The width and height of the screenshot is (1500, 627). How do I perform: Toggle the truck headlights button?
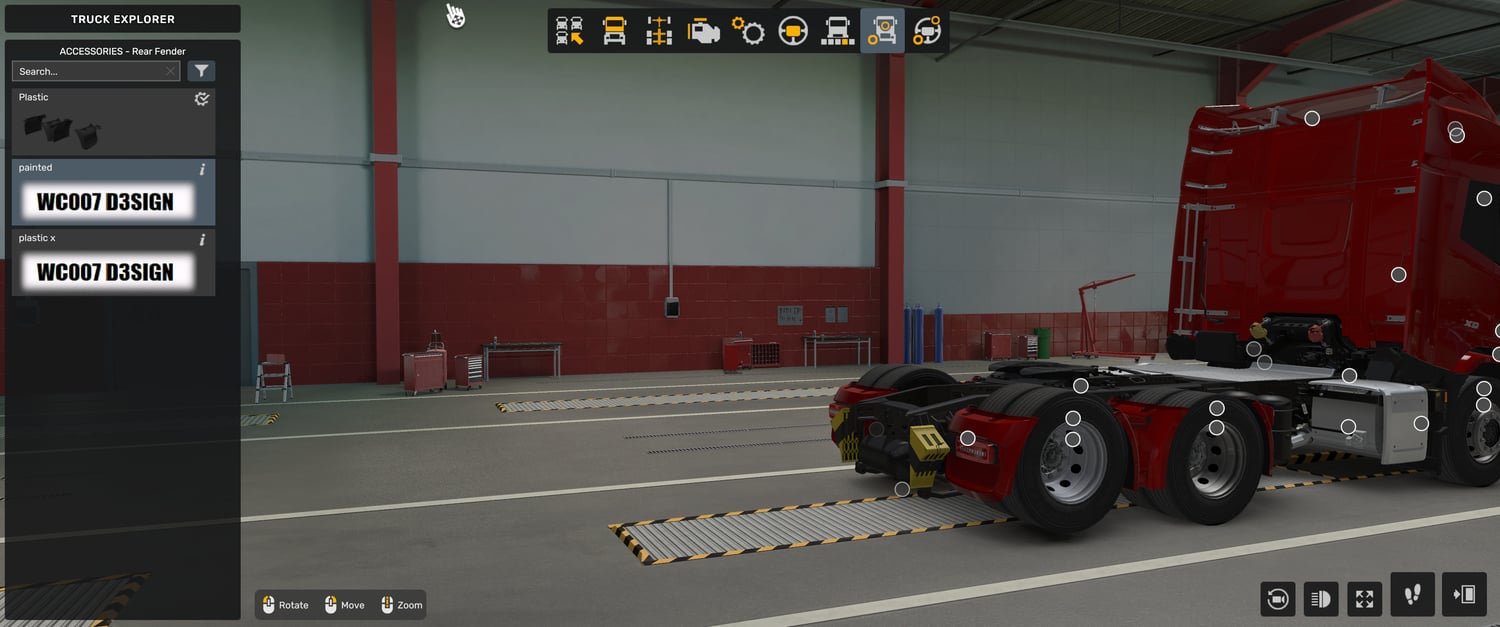[x=1321, y=599]
